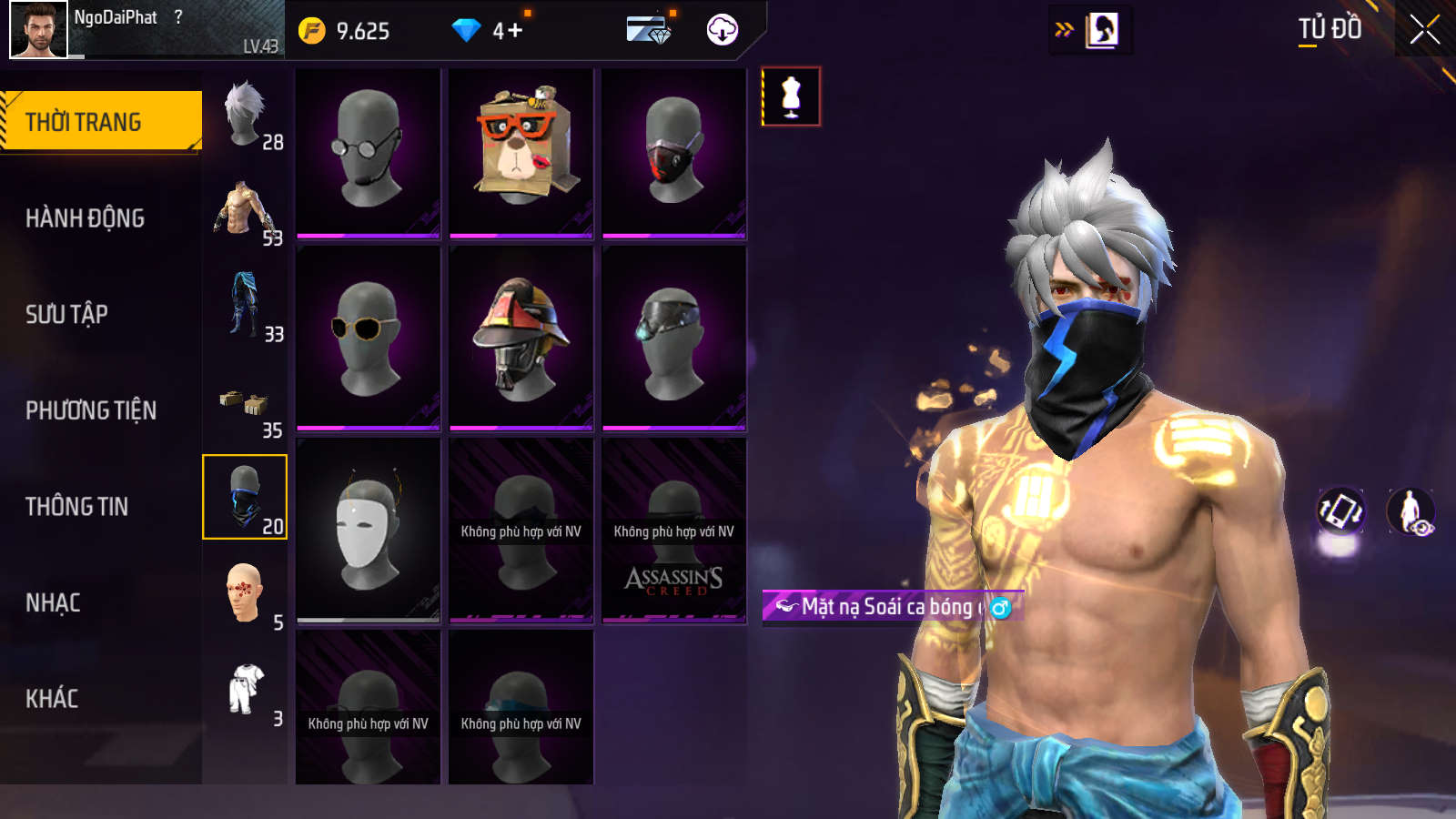
Task: Select the pants category with 33 items
Action: pos(245,307)
